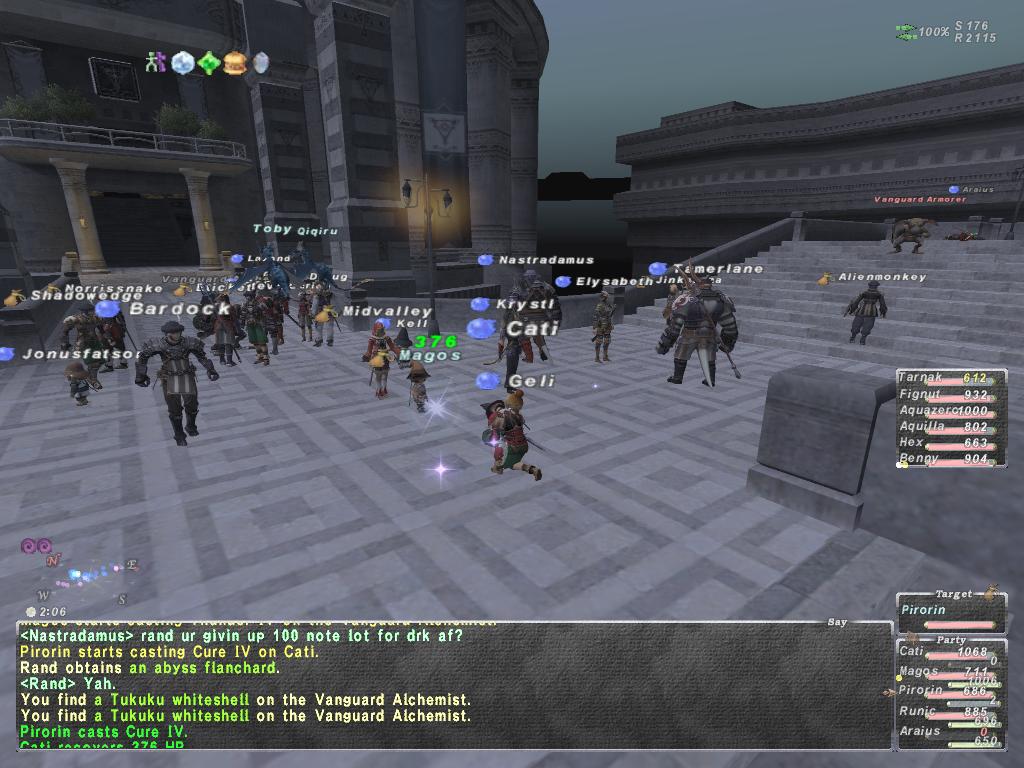Select Tarnak in the alliance list
1024x768 pixels.
pos(949,378)
